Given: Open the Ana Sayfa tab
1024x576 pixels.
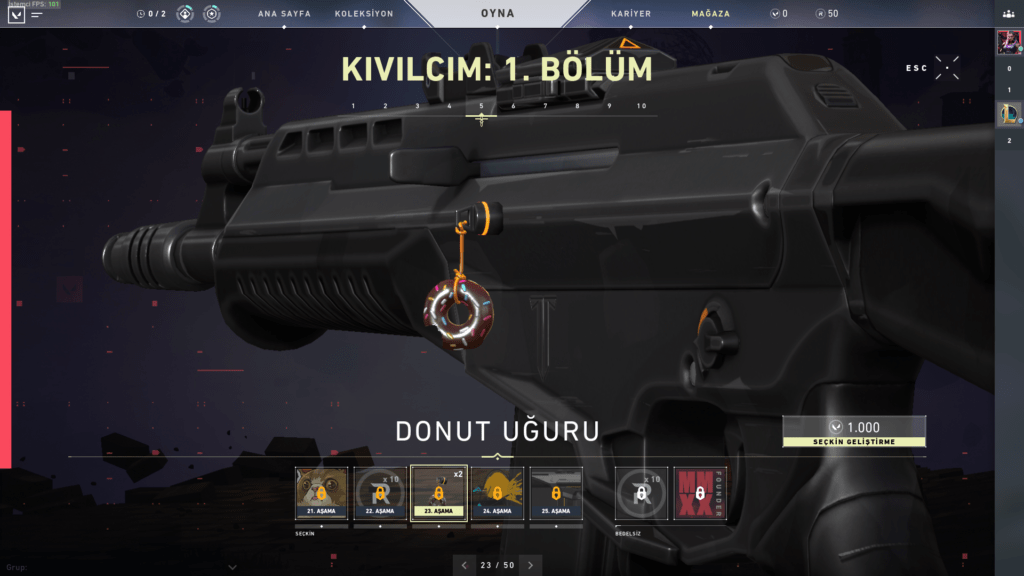Looking at the screenshot, I should 282,14.
